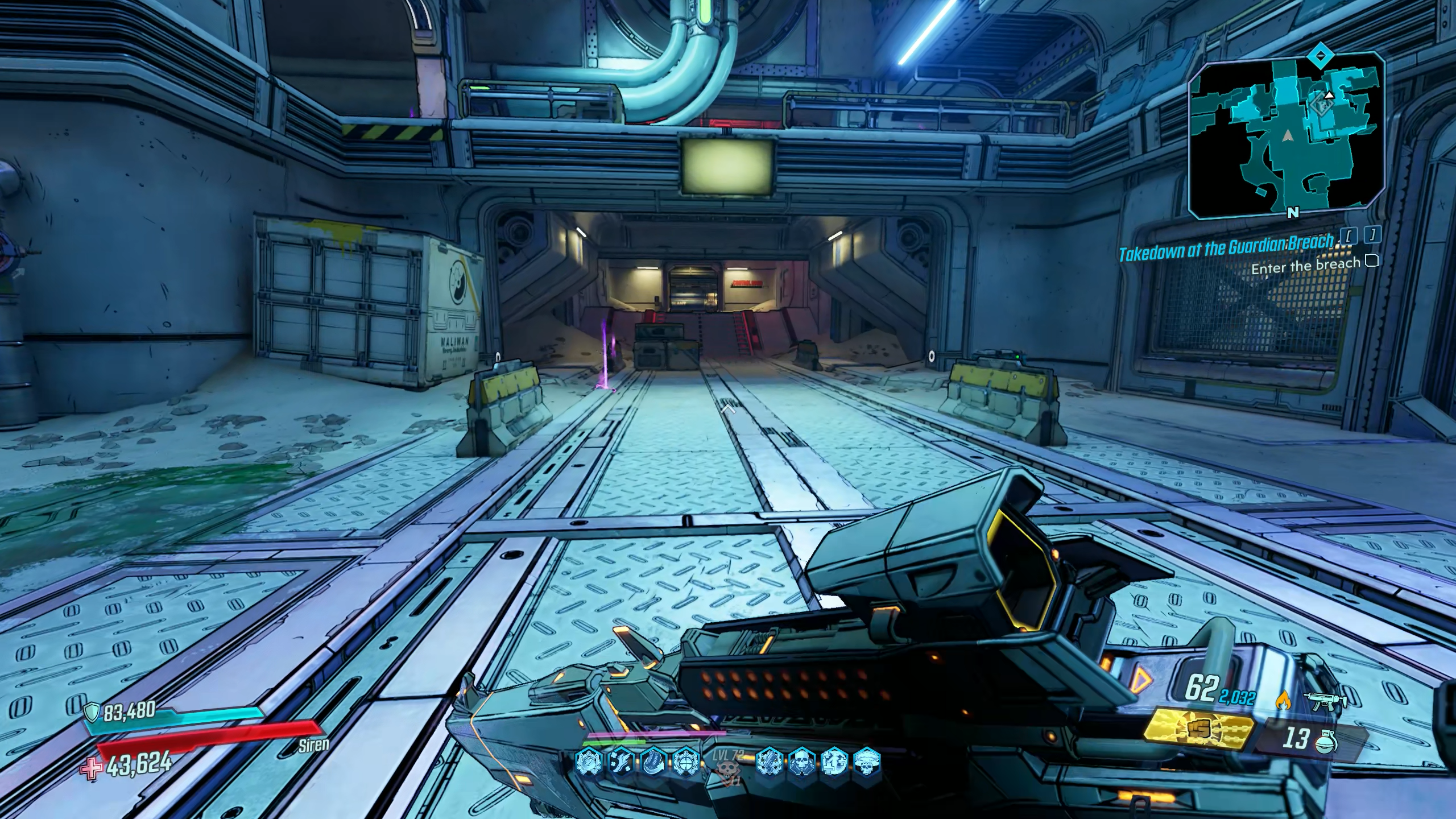The width and height of the screenshot is (1456, 819).
Task: Click the shield icon beside 83,480
Action: 92,712
